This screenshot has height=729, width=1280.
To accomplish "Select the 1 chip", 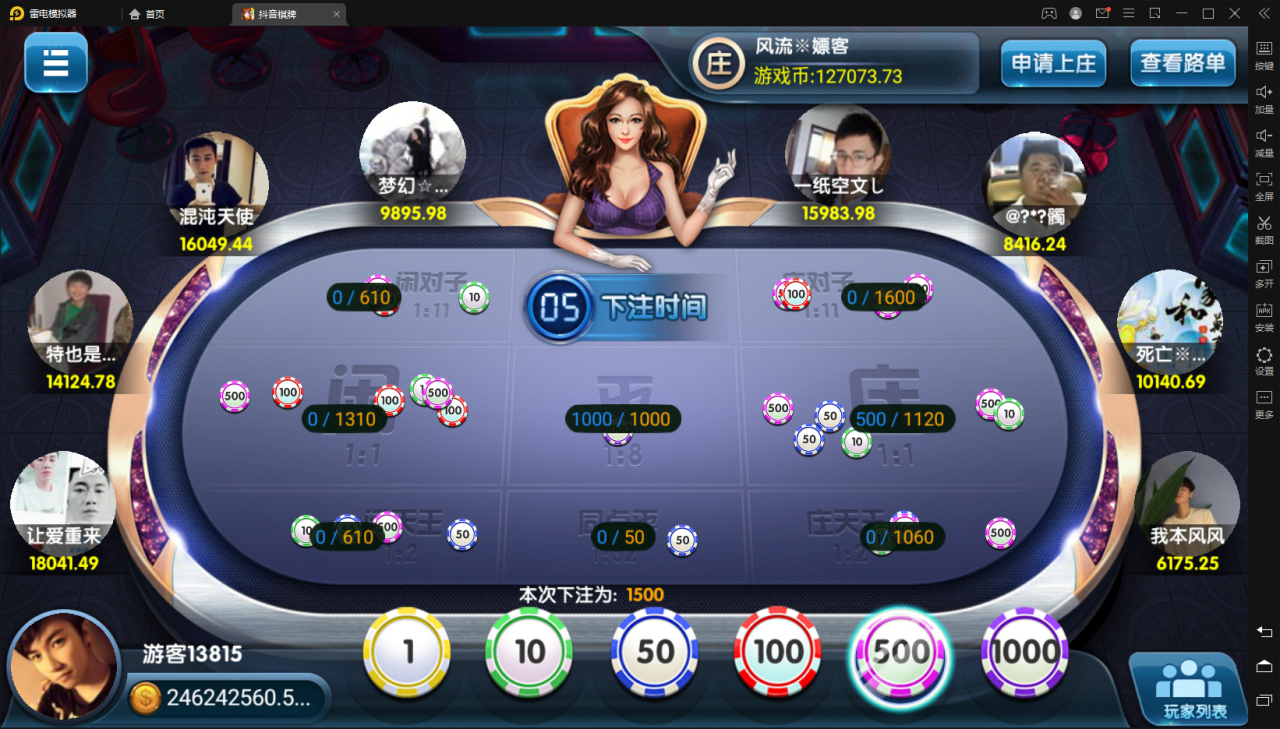I will point(408,652).
